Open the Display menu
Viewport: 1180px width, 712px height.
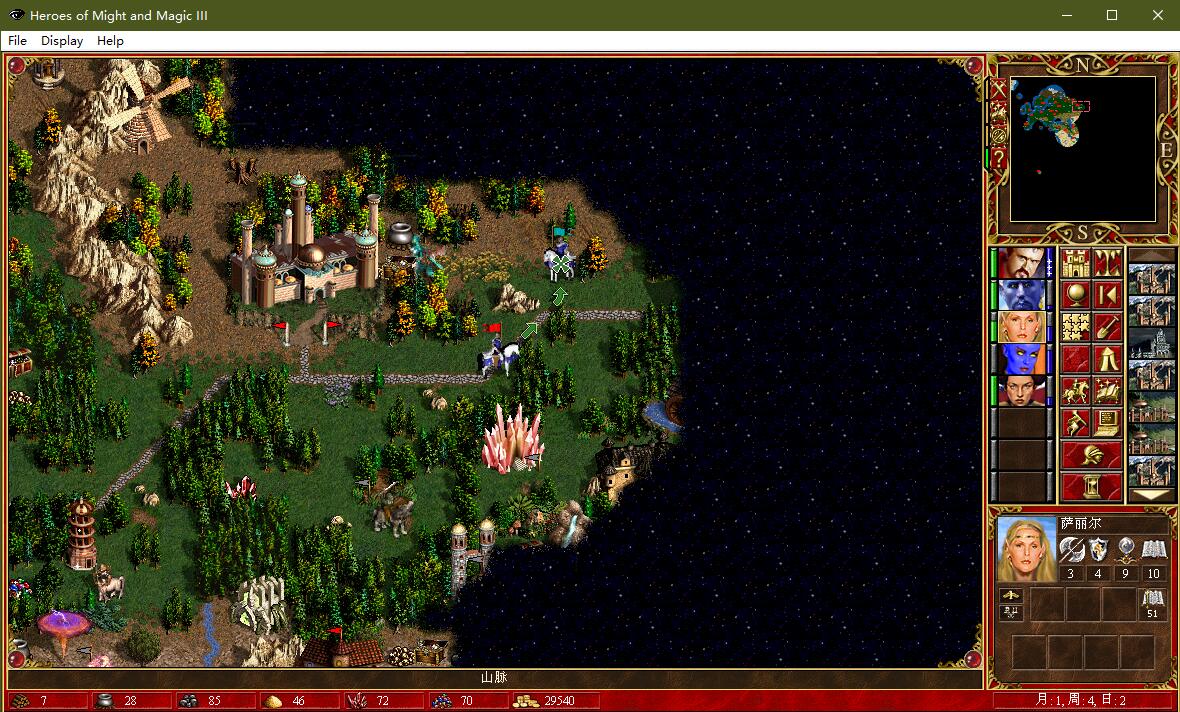click(x=62, y=41)
